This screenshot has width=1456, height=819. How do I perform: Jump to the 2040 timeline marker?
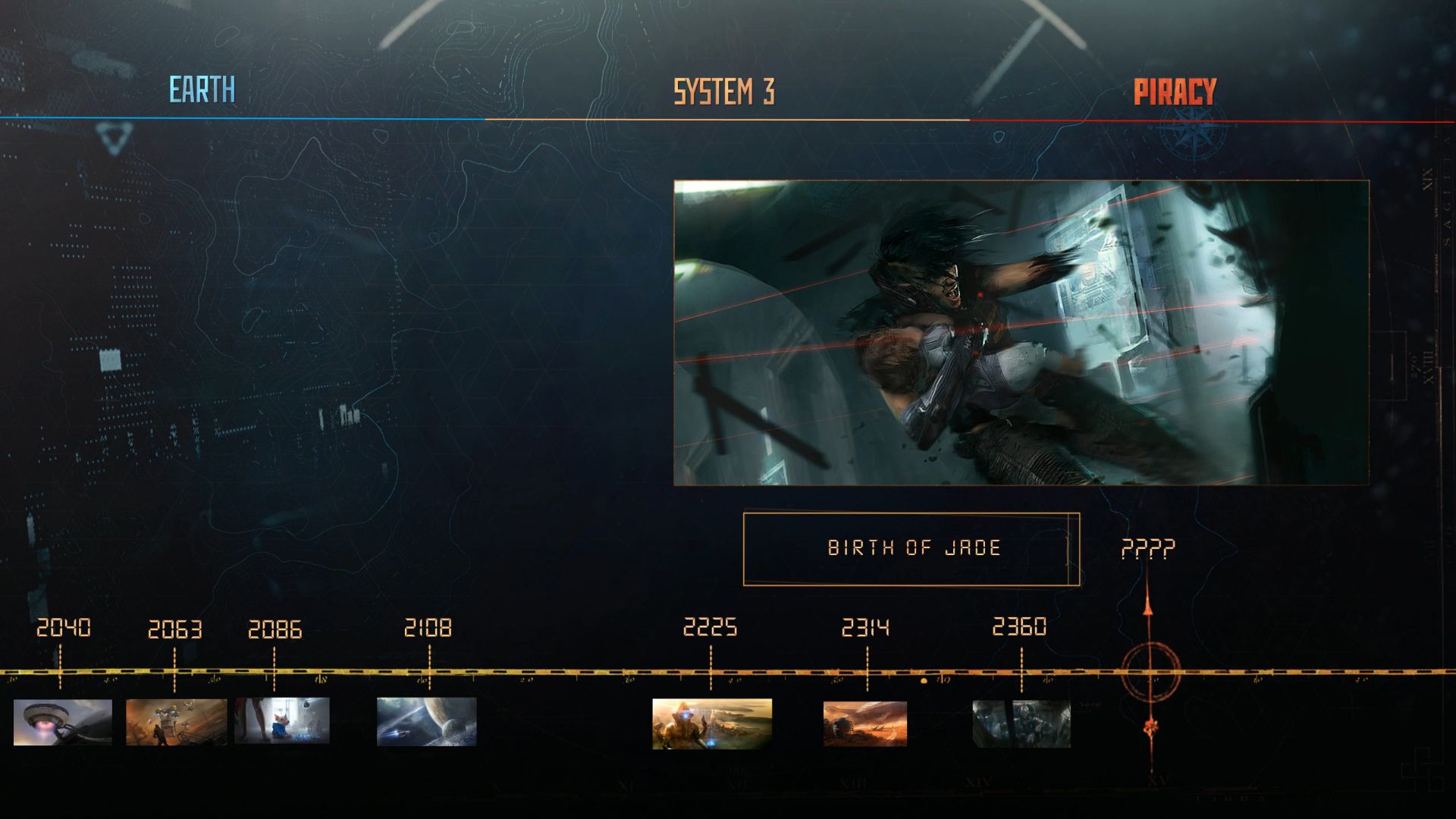pos(64,629)
